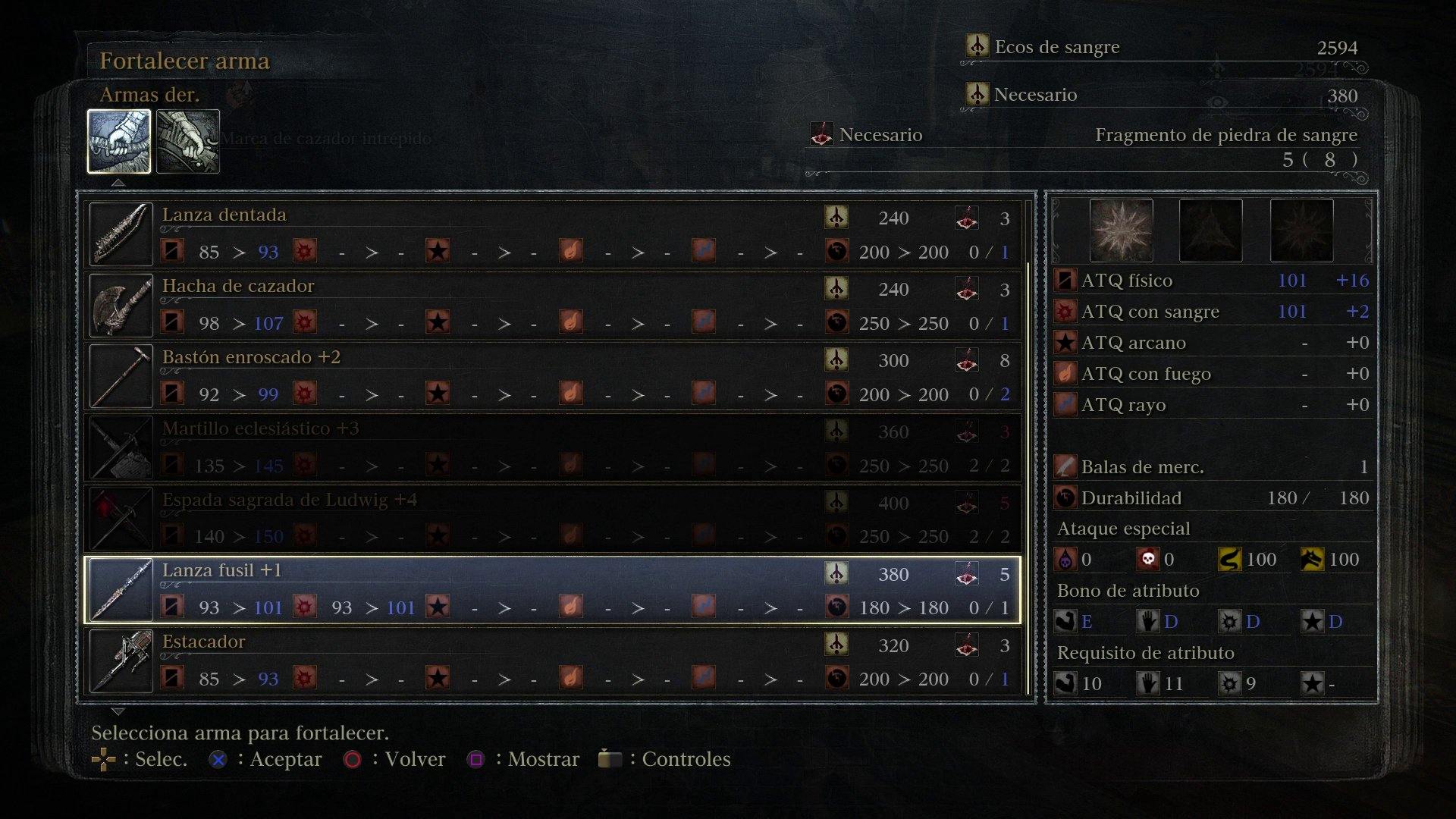Click the first blood gem slot thumbnail
The height and width of the screenshot is (819, 1456).
[x=1121, y=230]
